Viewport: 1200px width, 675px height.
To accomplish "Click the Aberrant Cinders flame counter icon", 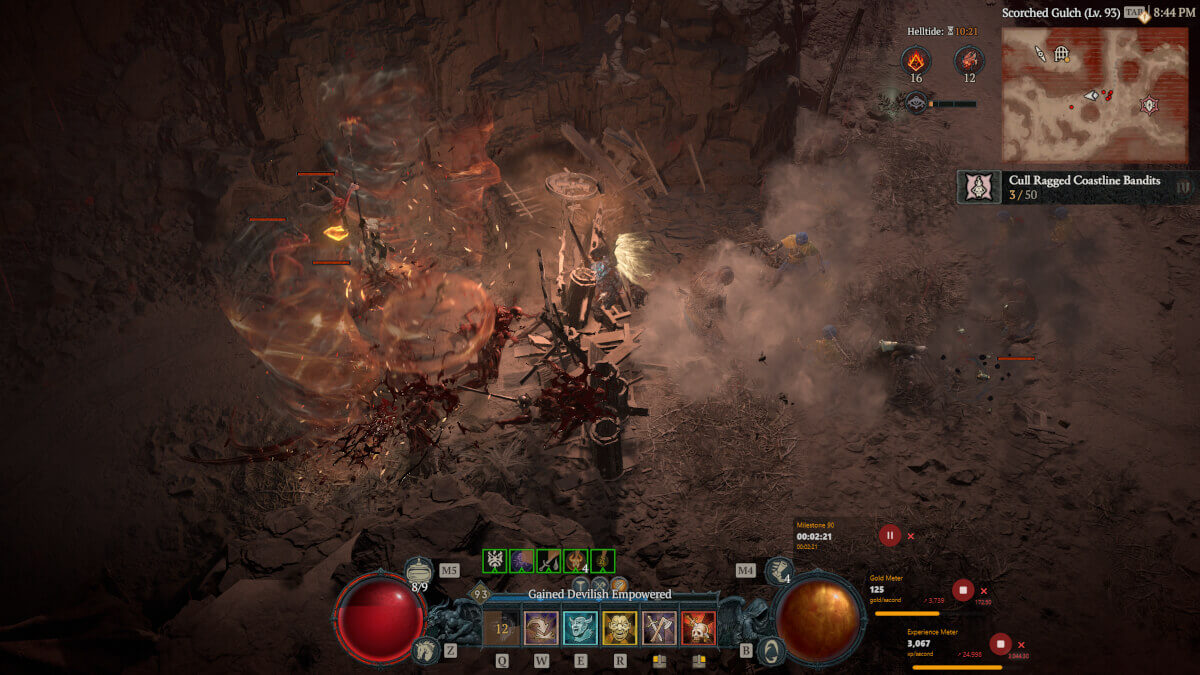I will (916, 60).
